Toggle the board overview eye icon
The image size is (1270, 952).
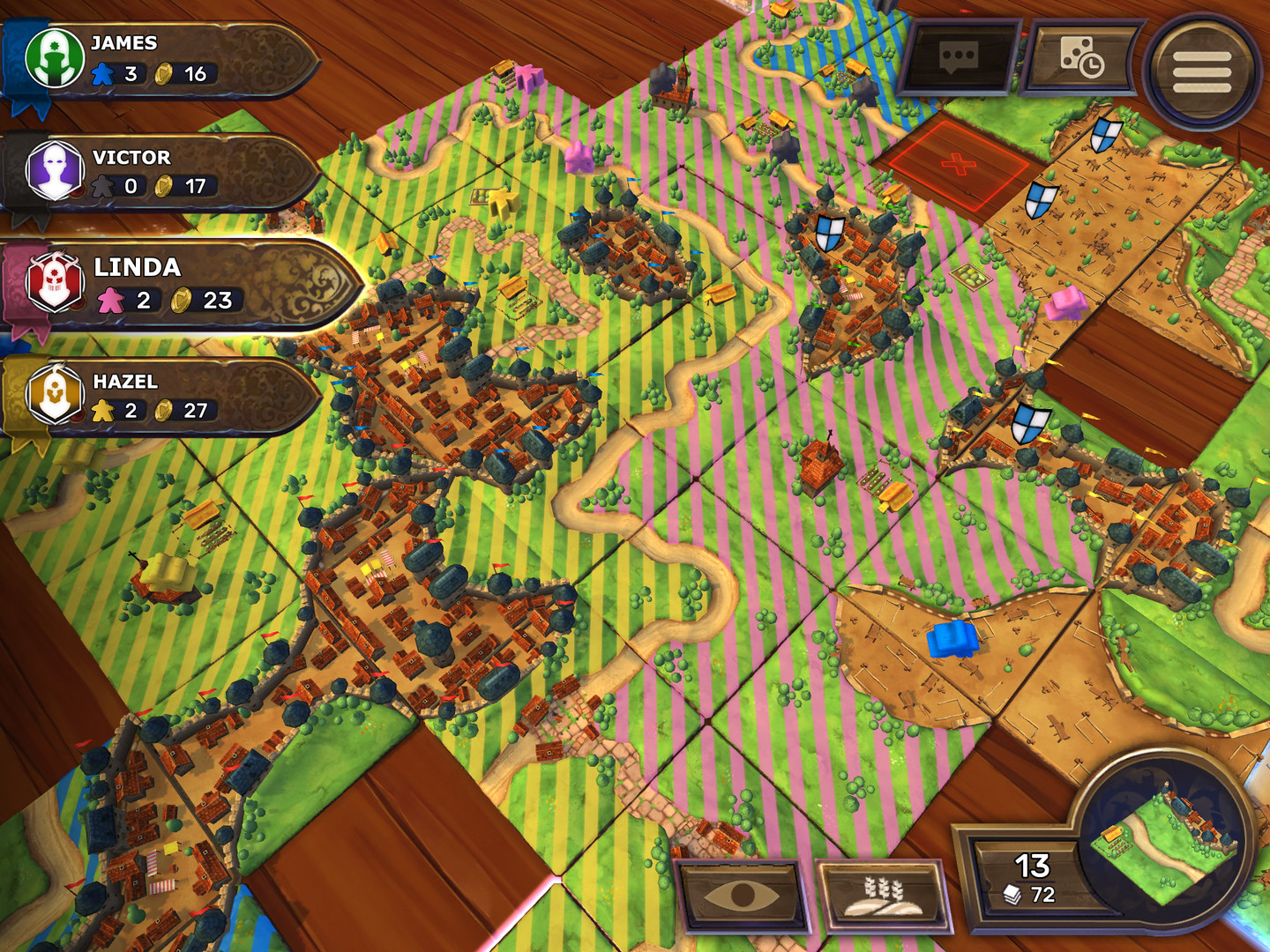[741, 896]
